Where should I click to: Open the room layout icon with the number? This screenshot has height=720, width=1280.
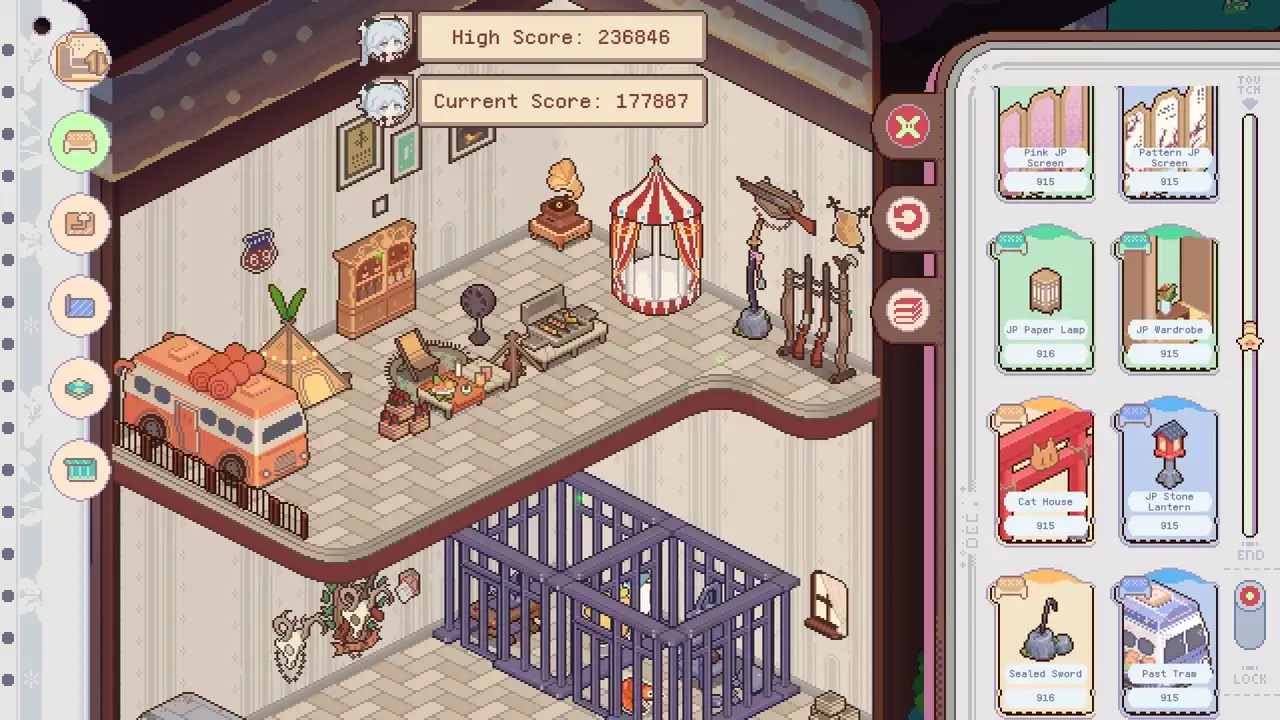point(81,60)
